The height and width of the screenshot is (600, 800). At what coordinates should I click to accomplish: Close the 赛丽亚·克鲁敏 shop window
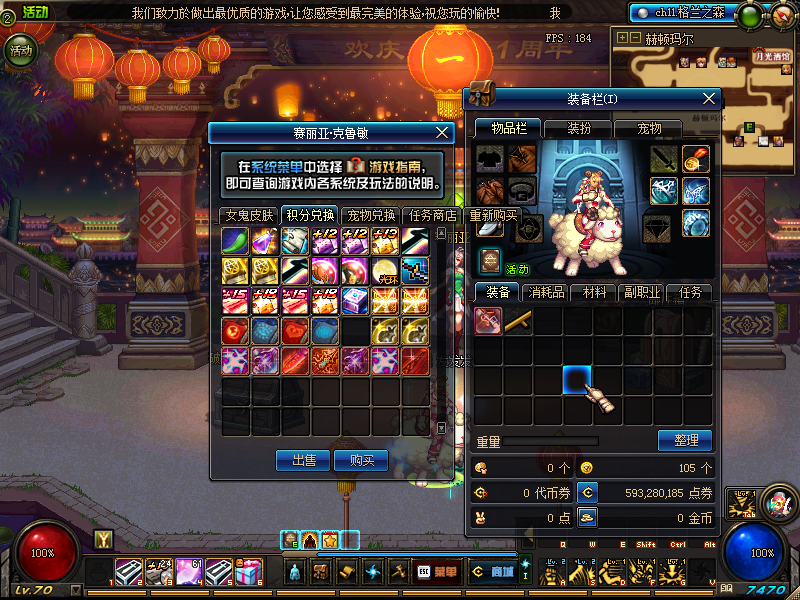[443, 132]
